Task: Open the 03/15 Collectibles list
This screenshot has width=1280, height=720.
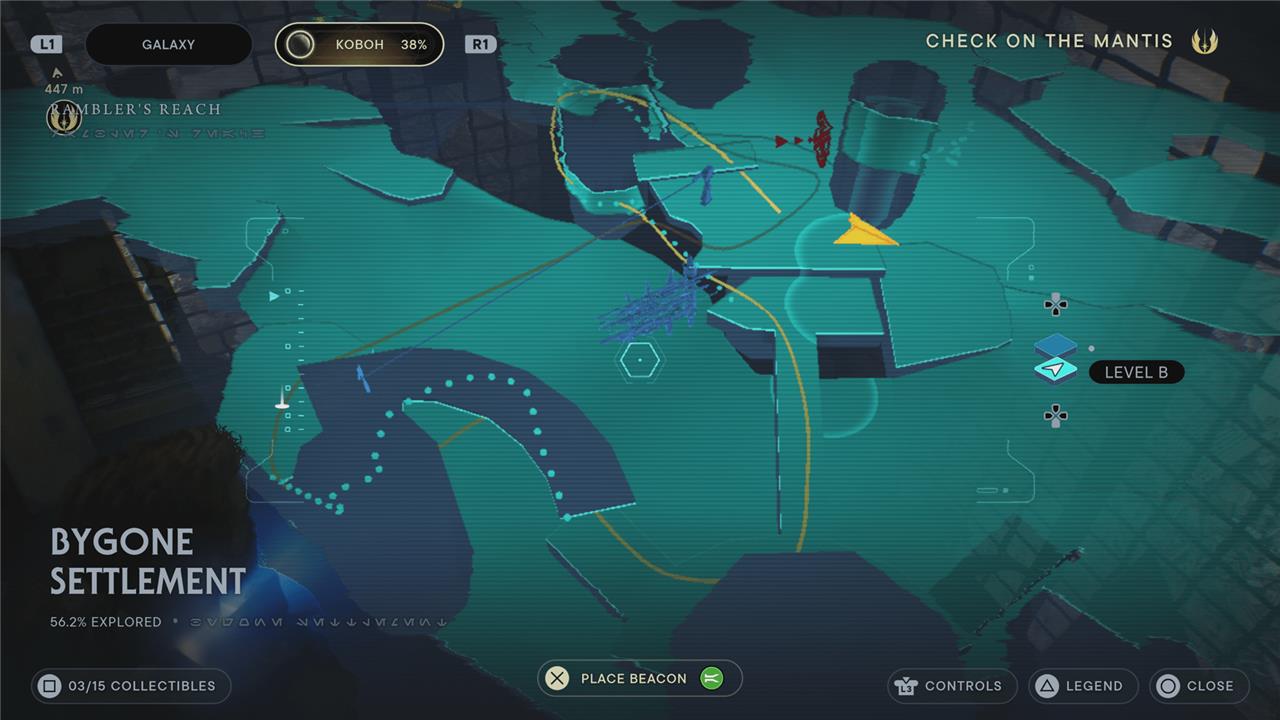Action: [131, 686]
